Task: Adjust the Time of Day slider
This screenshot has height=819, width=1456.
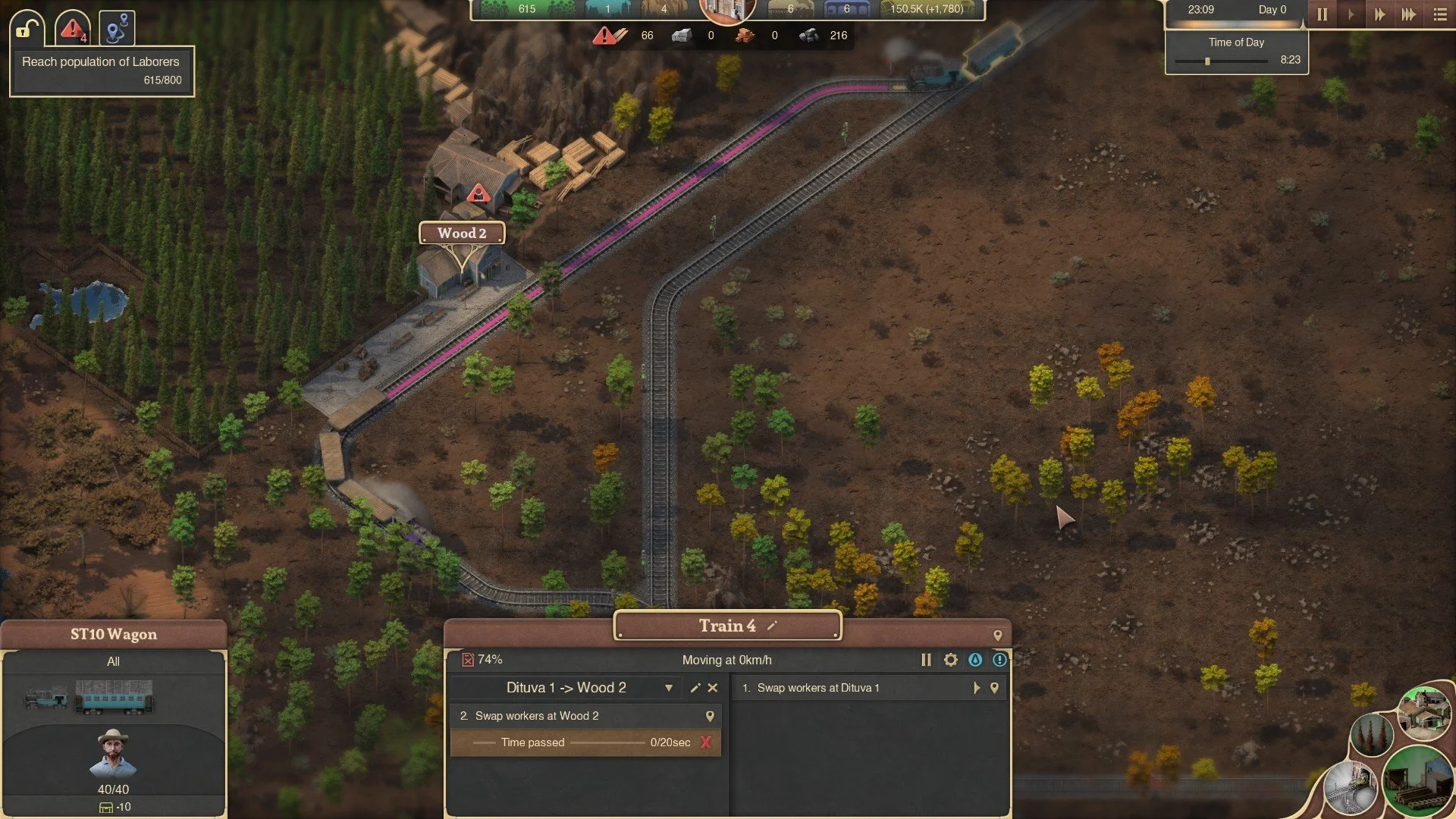Action: pyautogui.click(x=1207, y=61)
